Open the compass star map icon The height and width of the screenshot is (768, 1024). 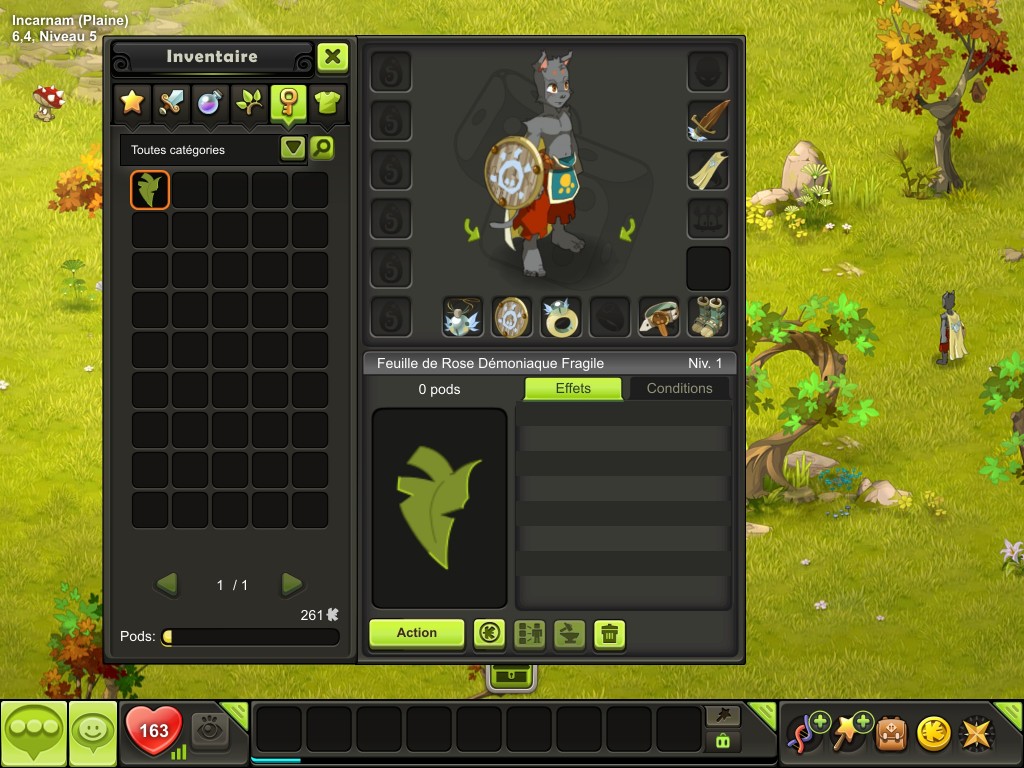click(977, 733)
